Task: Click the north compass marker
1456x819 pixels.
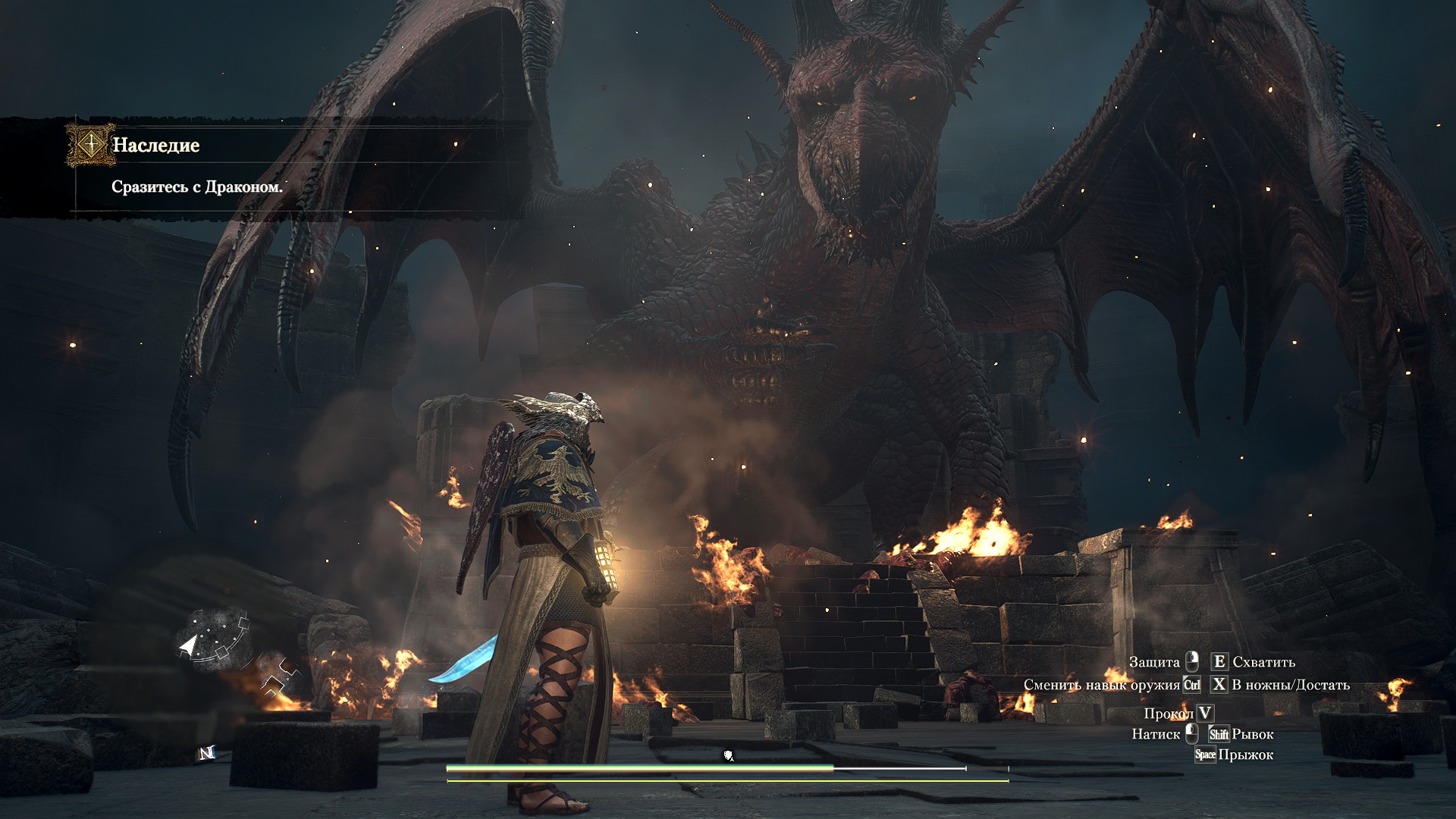Action: pyautogui.click(x=207, y=753)
